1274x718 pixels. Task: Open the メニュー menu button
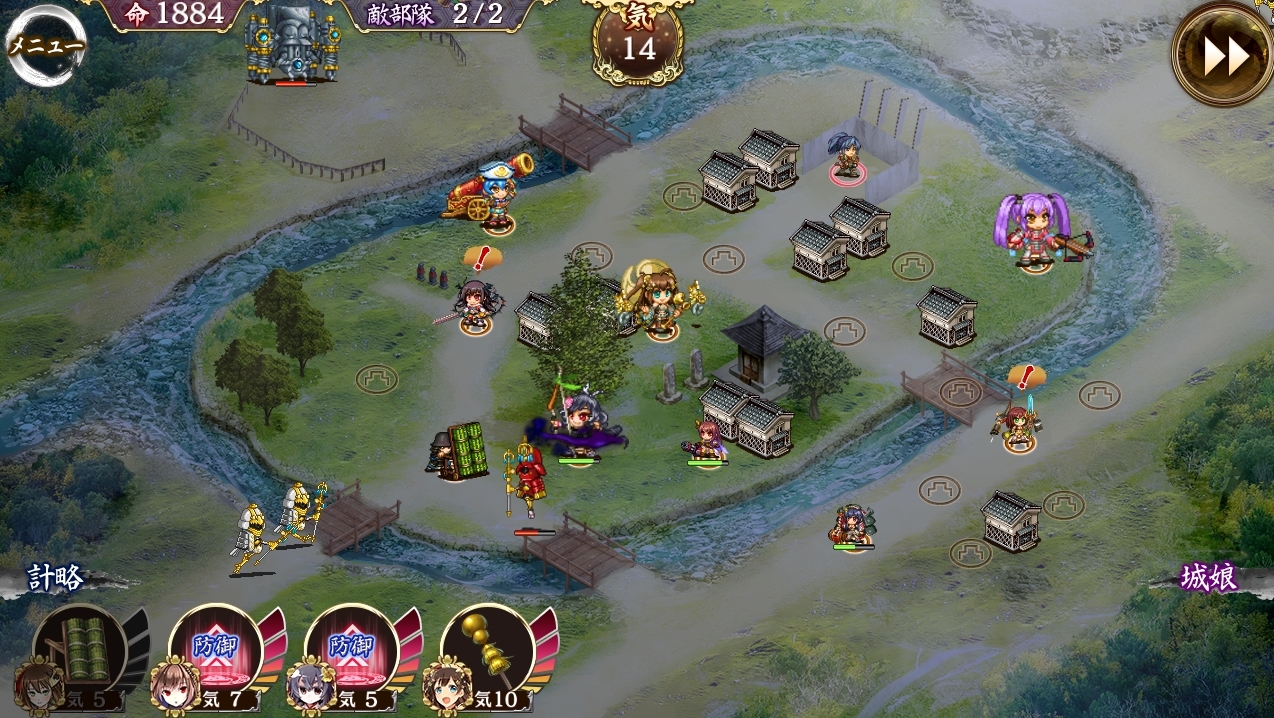(46, 45)
